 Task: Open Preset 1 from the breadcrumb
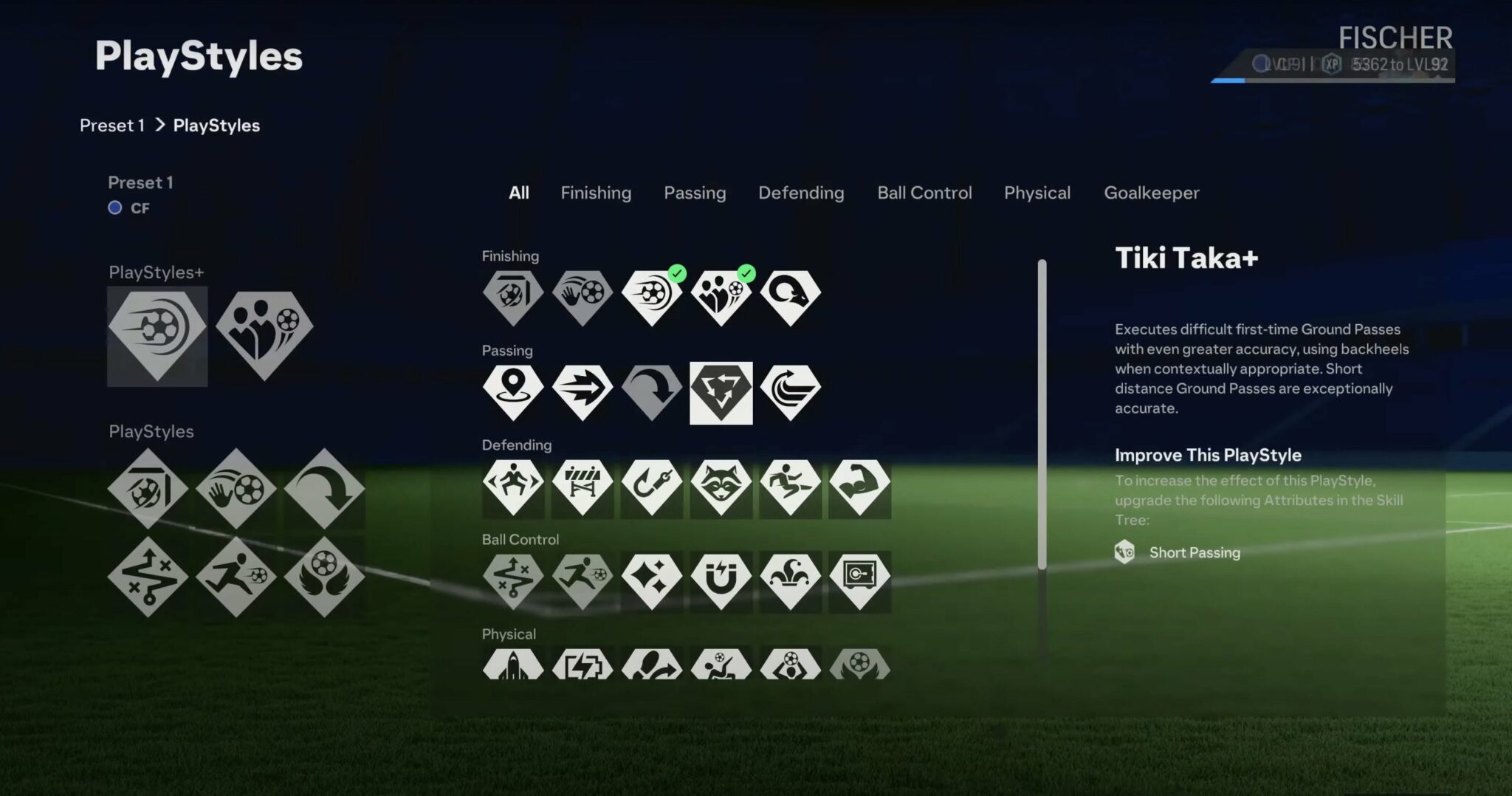click(112, 125)
